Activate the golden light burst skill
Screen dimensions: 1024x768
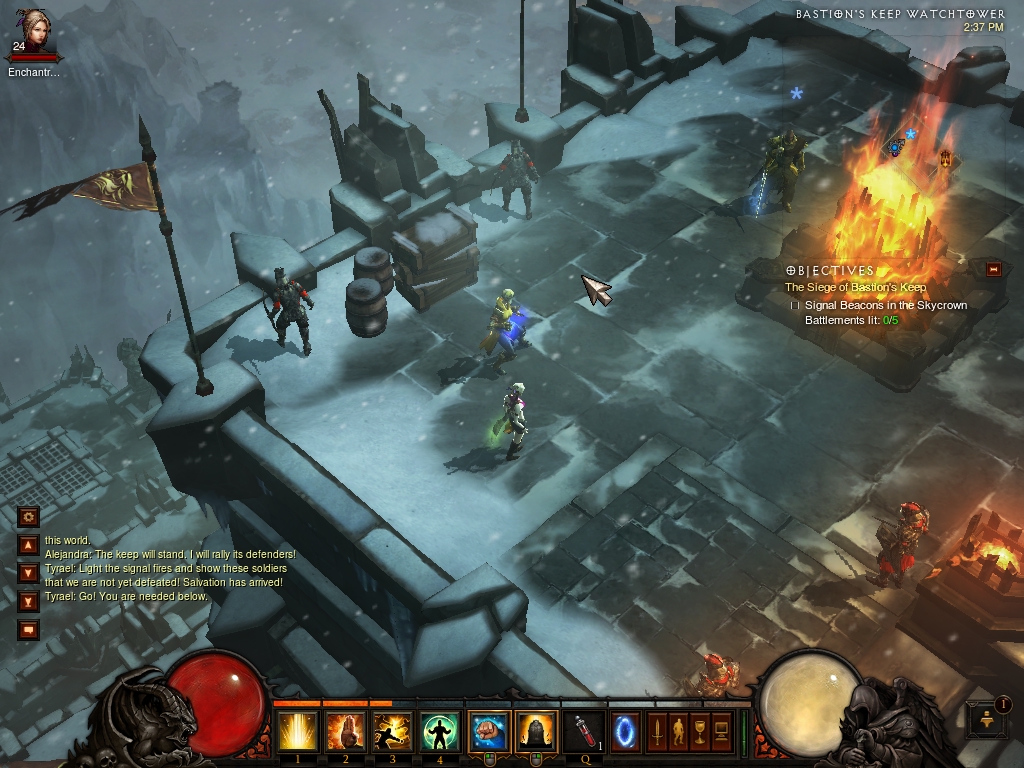tap(298, 732)
